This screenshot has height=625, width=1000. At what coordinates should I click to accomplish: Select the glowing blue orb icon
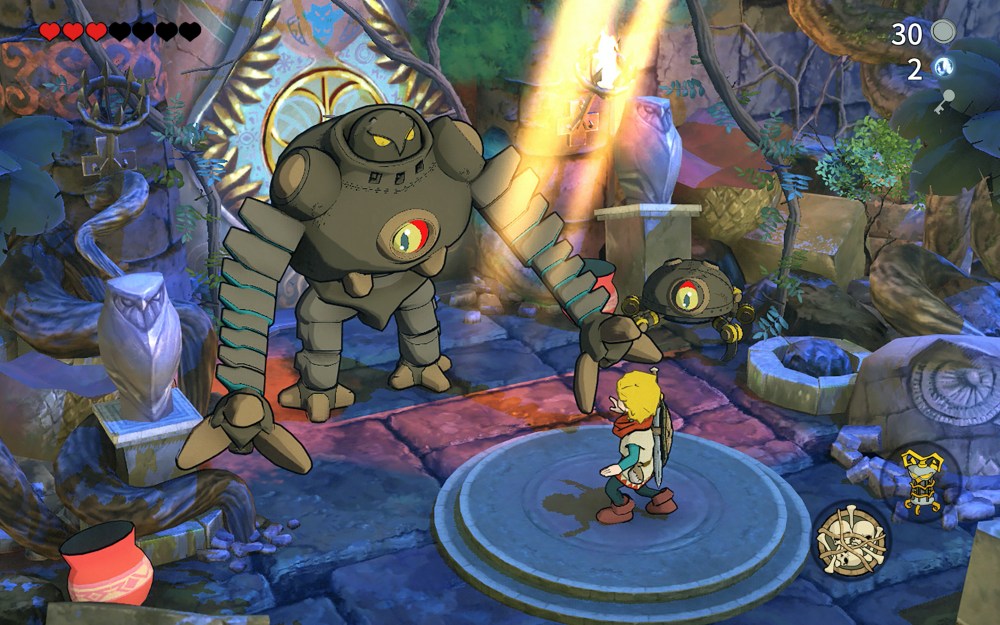point(942,68)
